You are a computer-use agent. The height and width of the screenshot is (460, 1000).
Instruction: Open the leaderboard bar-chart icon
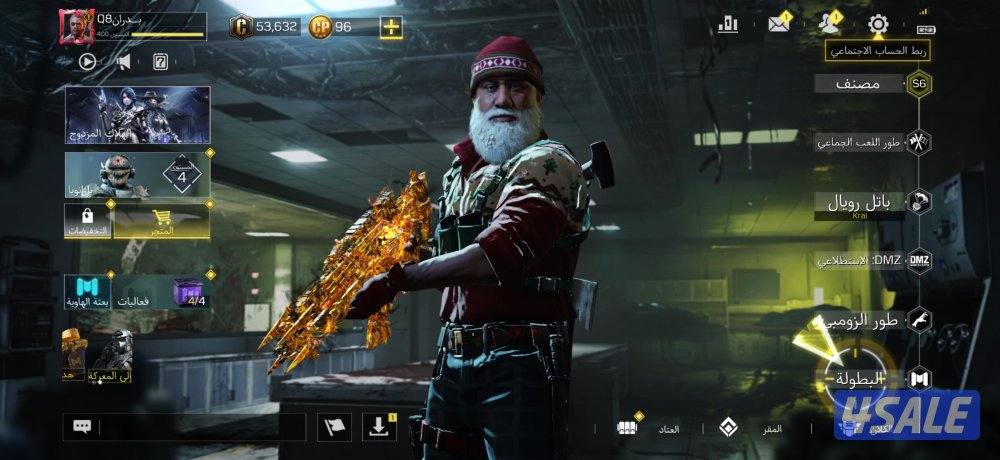728,24
